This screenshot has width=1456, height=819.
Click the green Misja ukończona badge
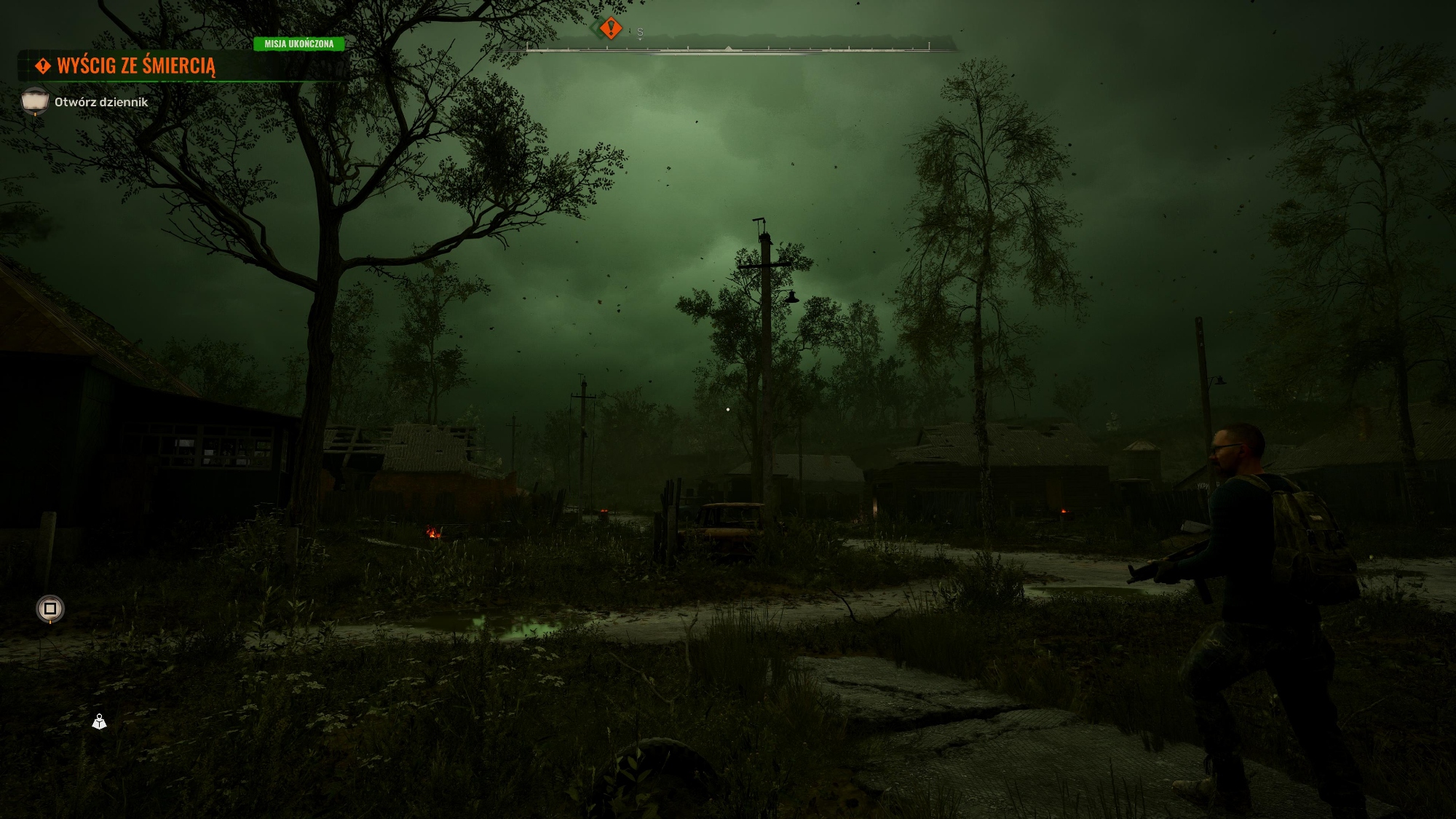(298, 44)
